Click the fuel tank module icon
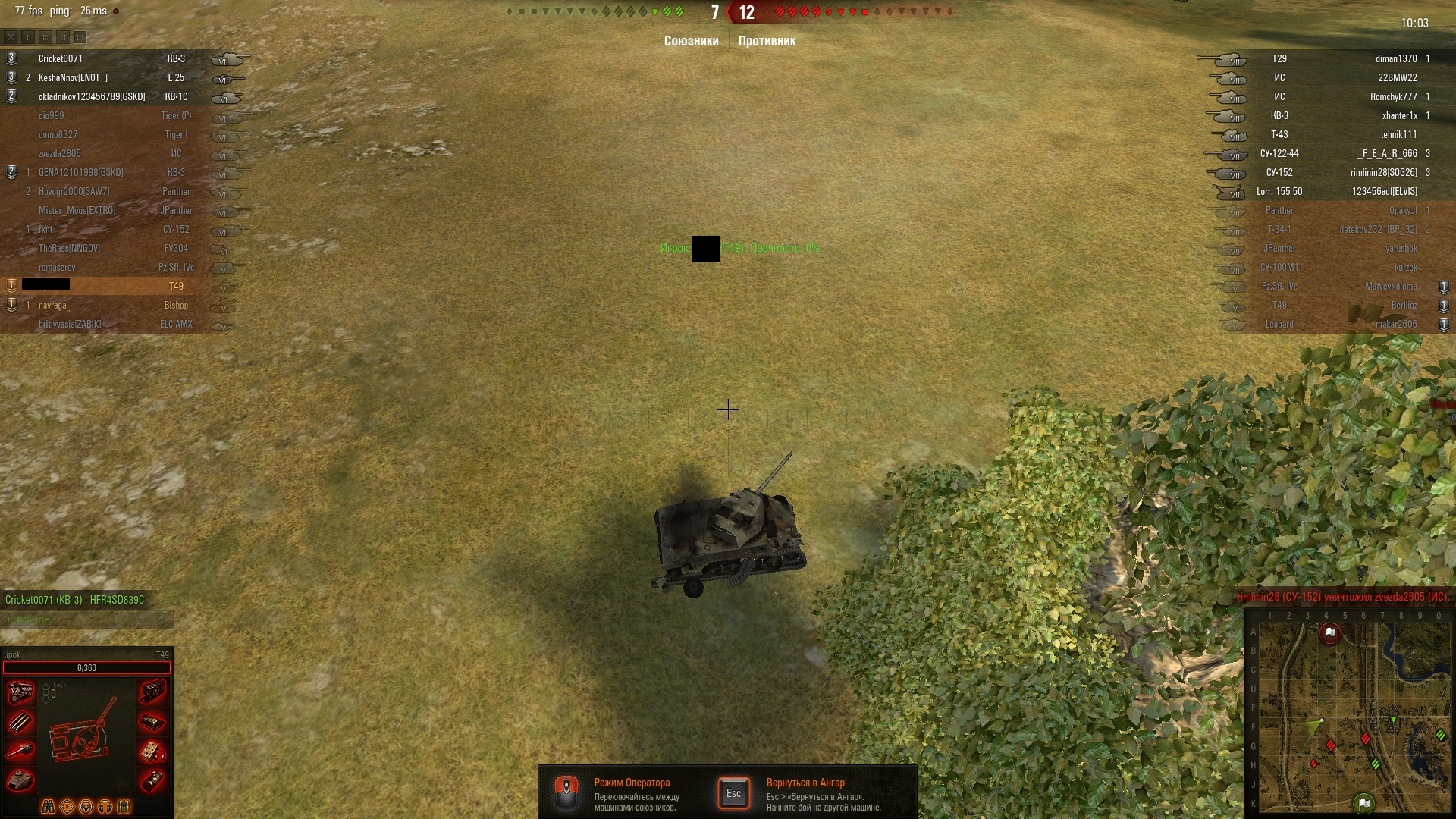This screenshot has width=1456, height=819. point(152,721)
